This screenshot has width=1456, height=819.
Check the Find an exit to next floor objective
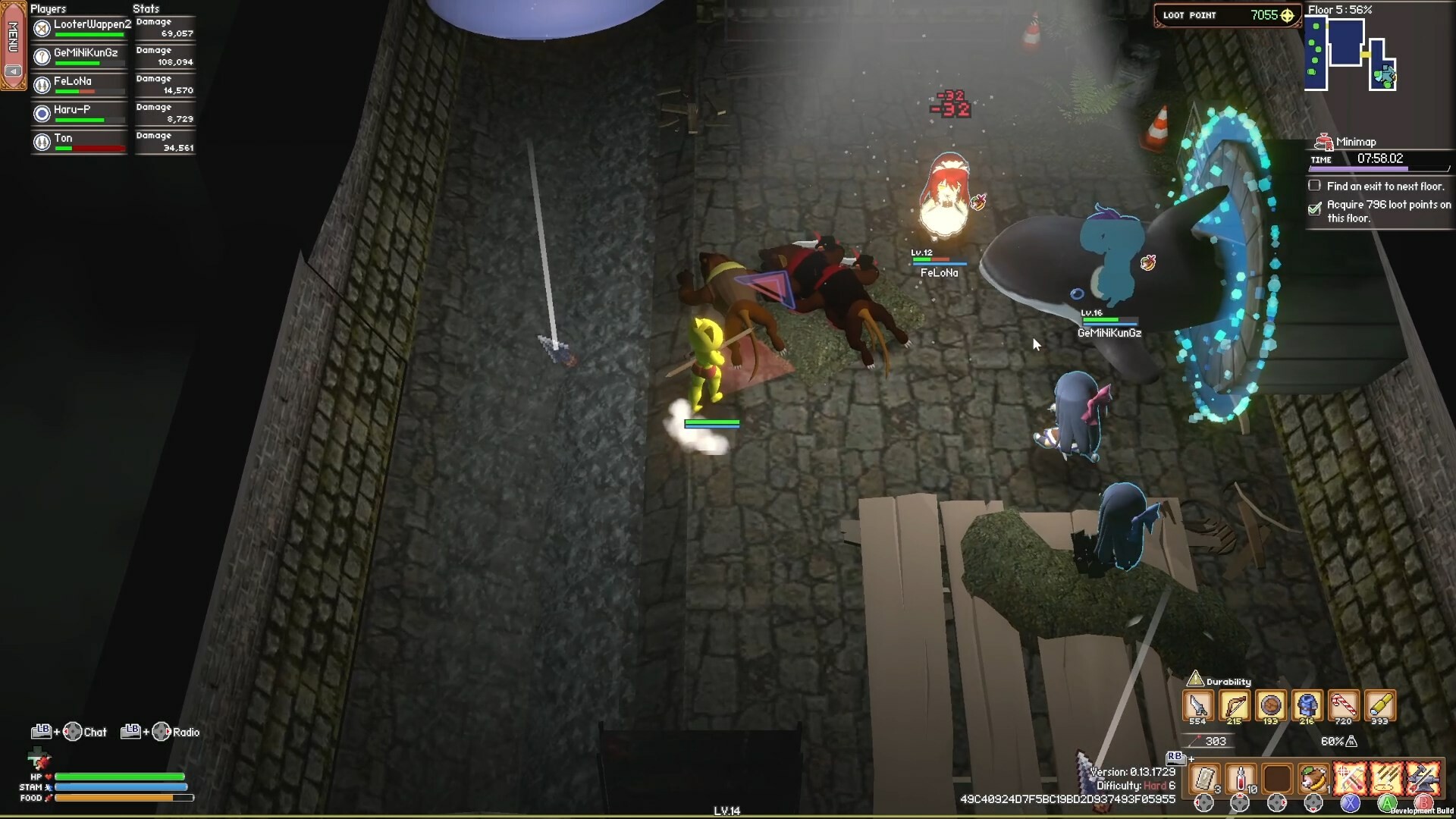pos(1315,186)
